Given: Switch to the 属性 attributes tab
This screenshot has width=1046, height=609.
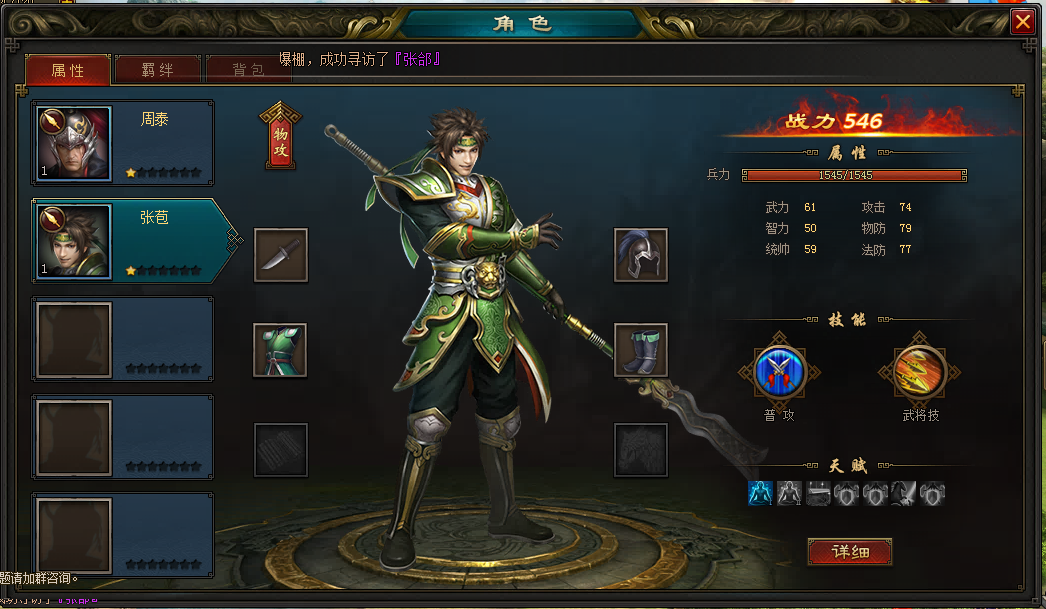Looking at the screenshot, I should tap(67, 70).
